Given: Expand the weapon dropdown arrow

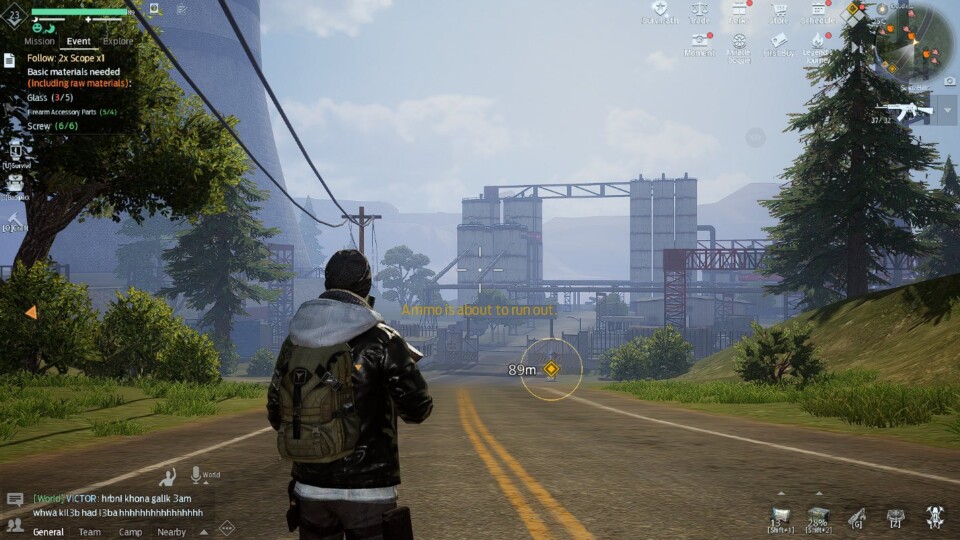Looking at the screenshot, I should pyautogui.click(x=947, y=109).
